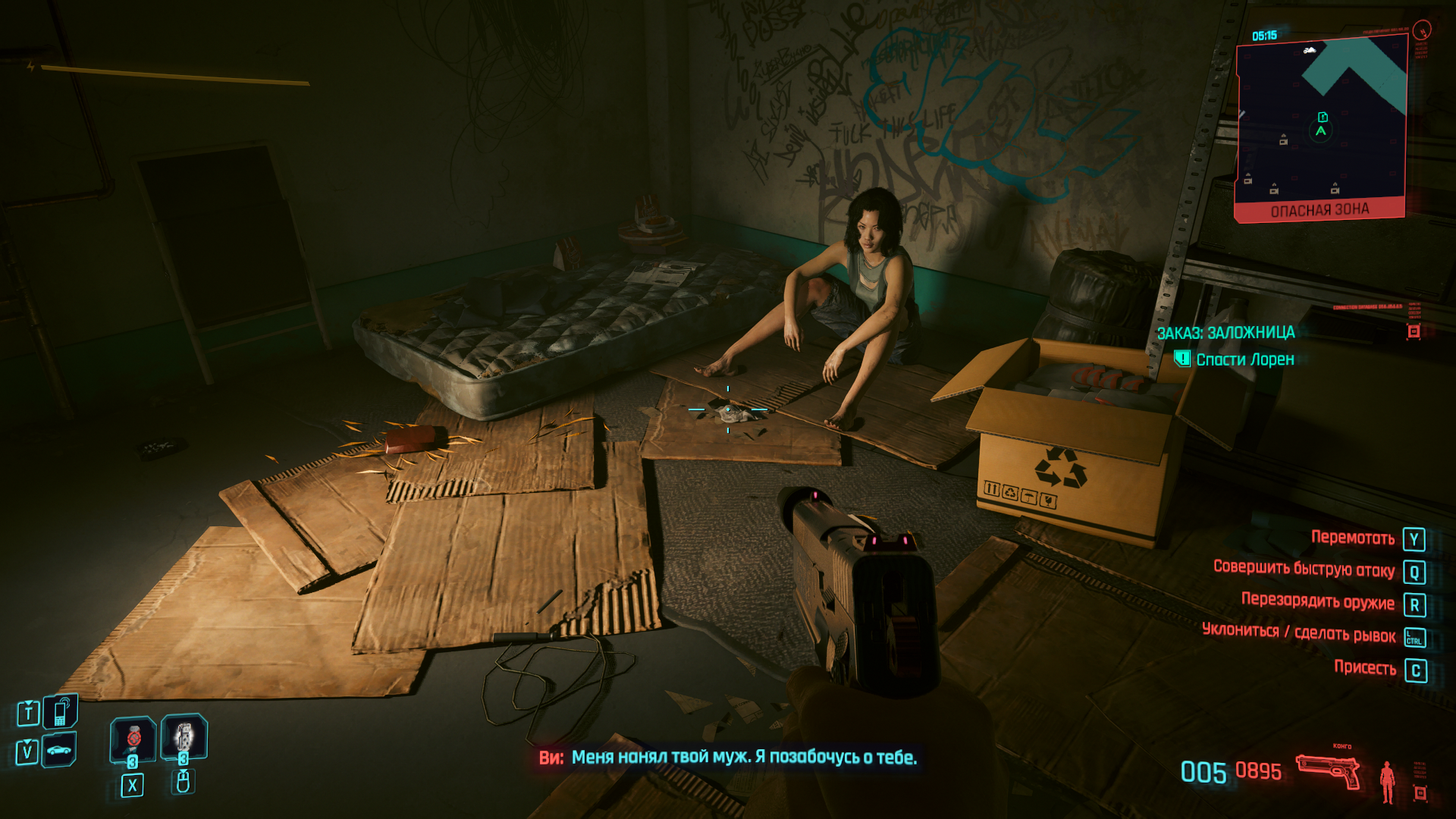Click the character stance figure icon
The image size is (1456, 819).
(x=1388, y=781)
